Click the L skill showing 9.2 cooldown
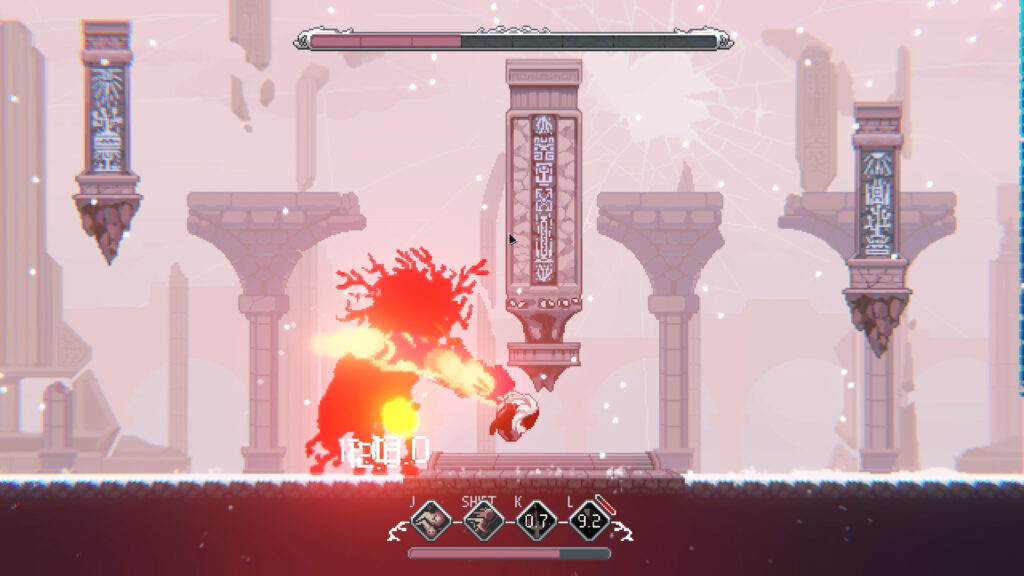The height and width of the screenshot is (576, 1024). pos(588,521)
